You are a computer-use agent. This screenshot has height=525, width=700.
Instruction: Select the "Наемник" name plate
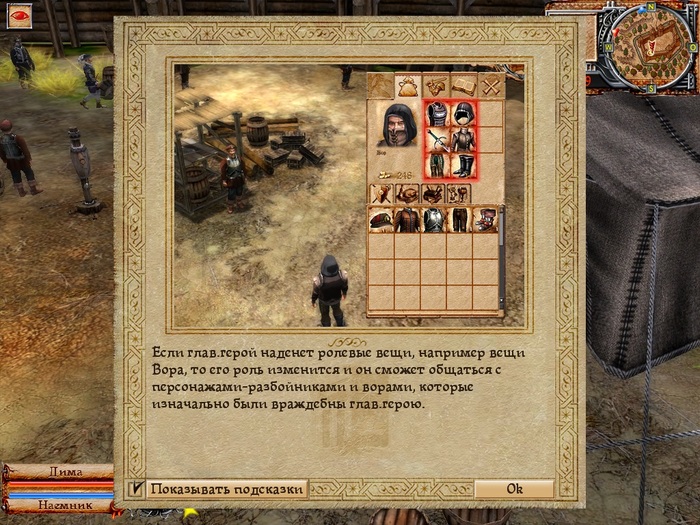[57, 506]
